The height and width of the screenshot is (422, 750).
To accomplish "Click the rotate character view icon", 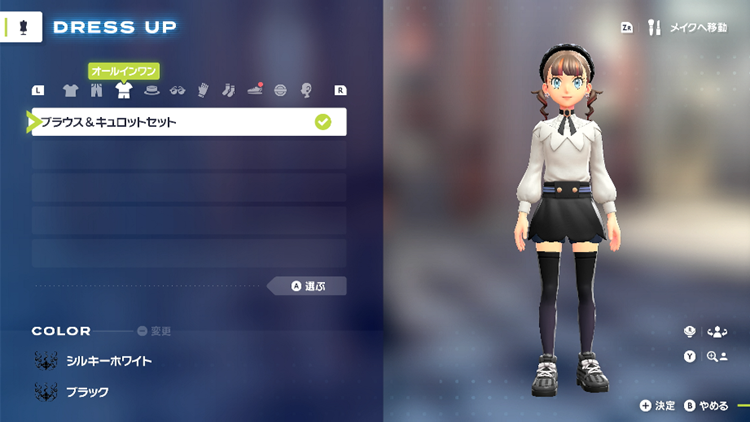I will point(715,332).
